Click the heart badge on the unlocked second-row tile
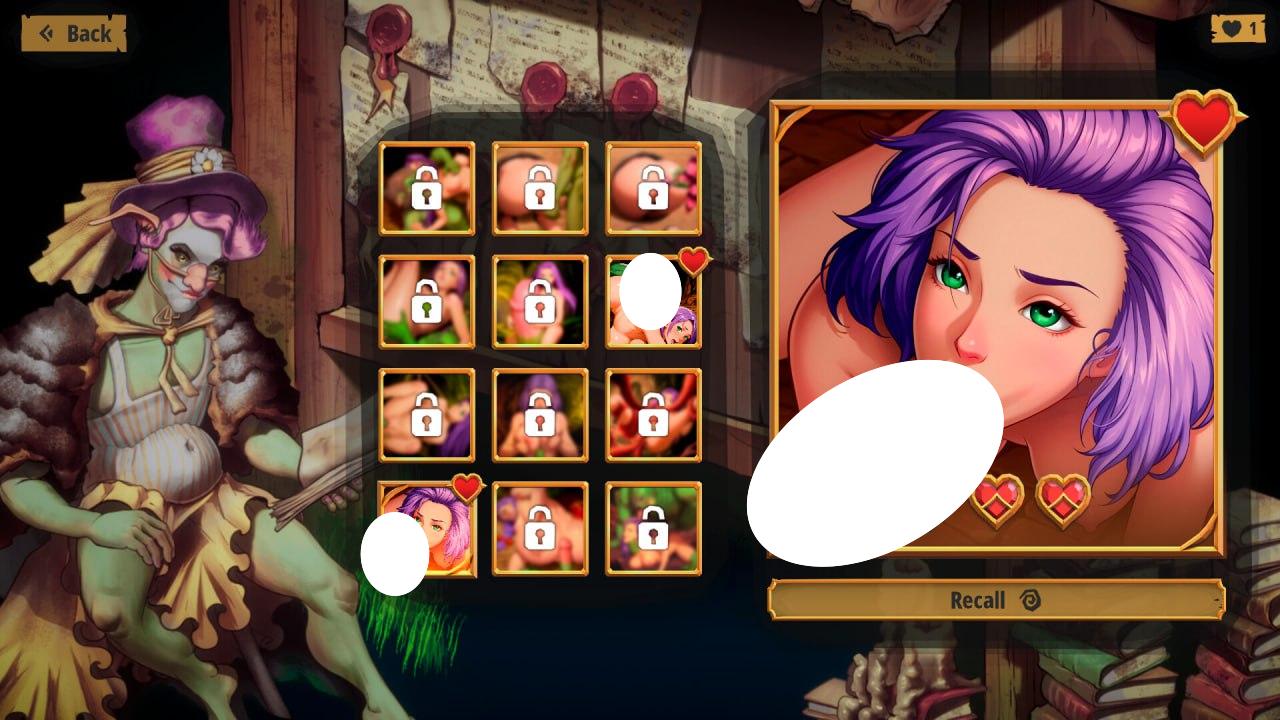 point(692,261)
